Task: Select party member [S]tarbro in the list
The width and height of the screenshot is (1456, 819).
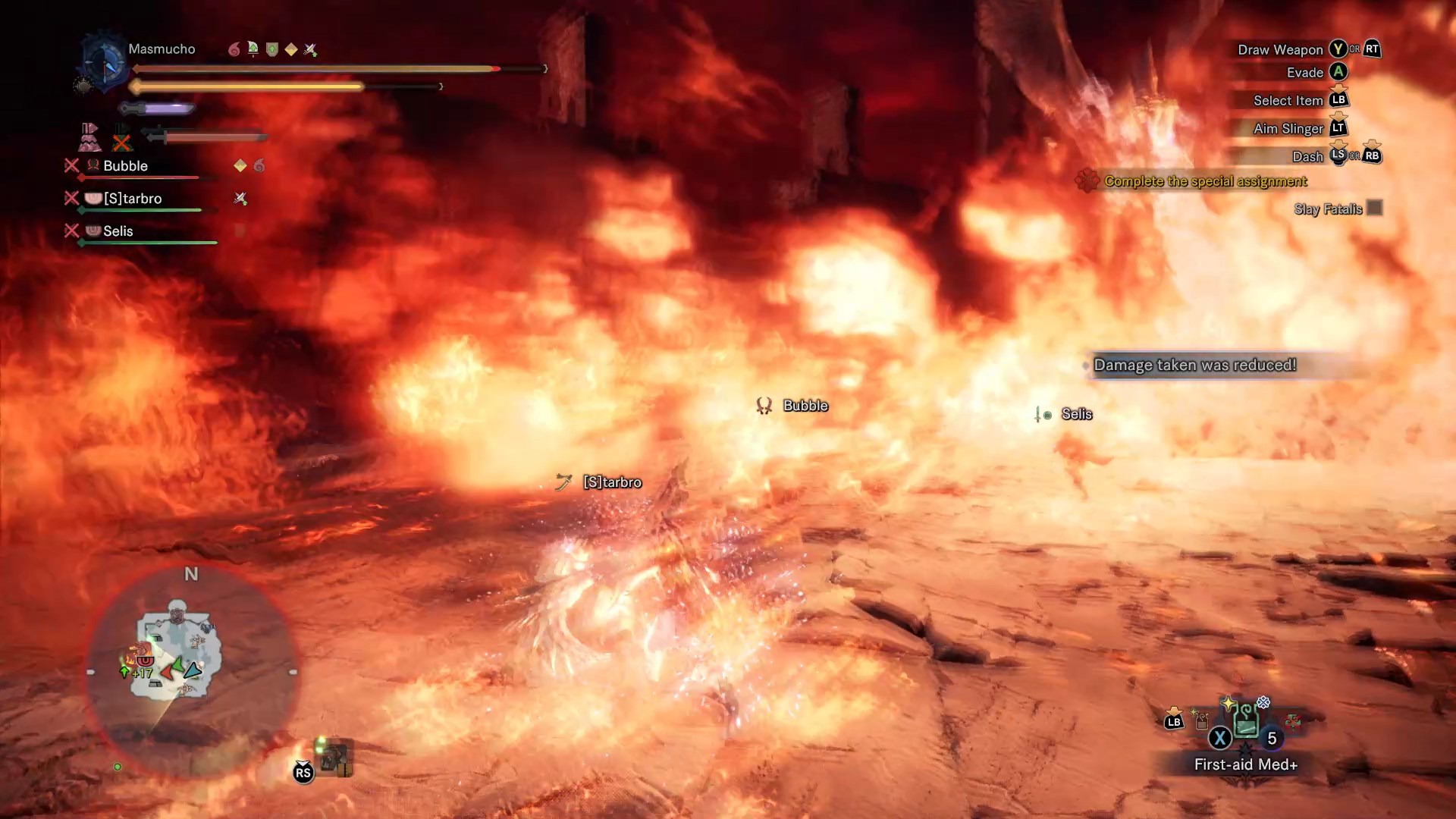Action: [x=132, y=199]
